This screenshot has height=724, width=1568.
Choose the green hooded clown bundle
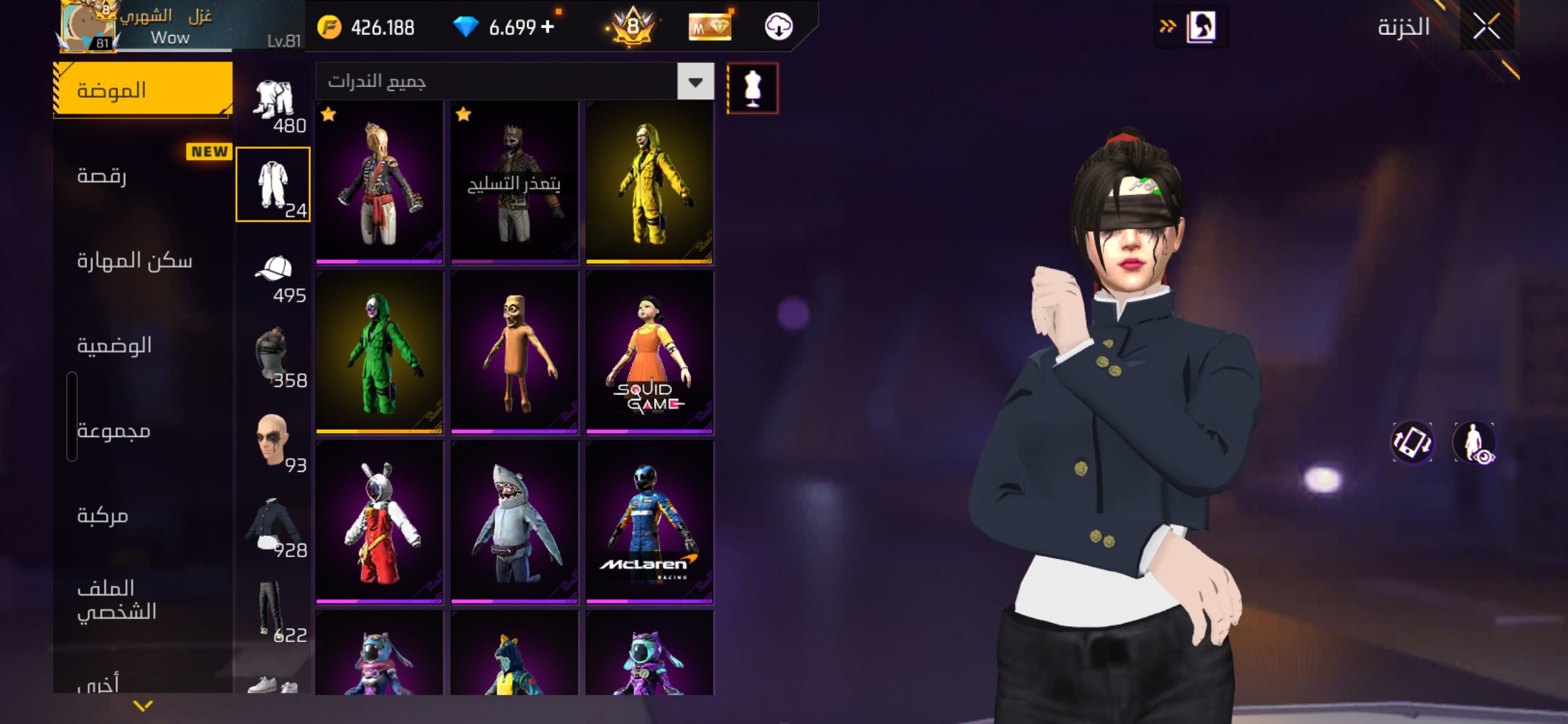click(379, 352)
